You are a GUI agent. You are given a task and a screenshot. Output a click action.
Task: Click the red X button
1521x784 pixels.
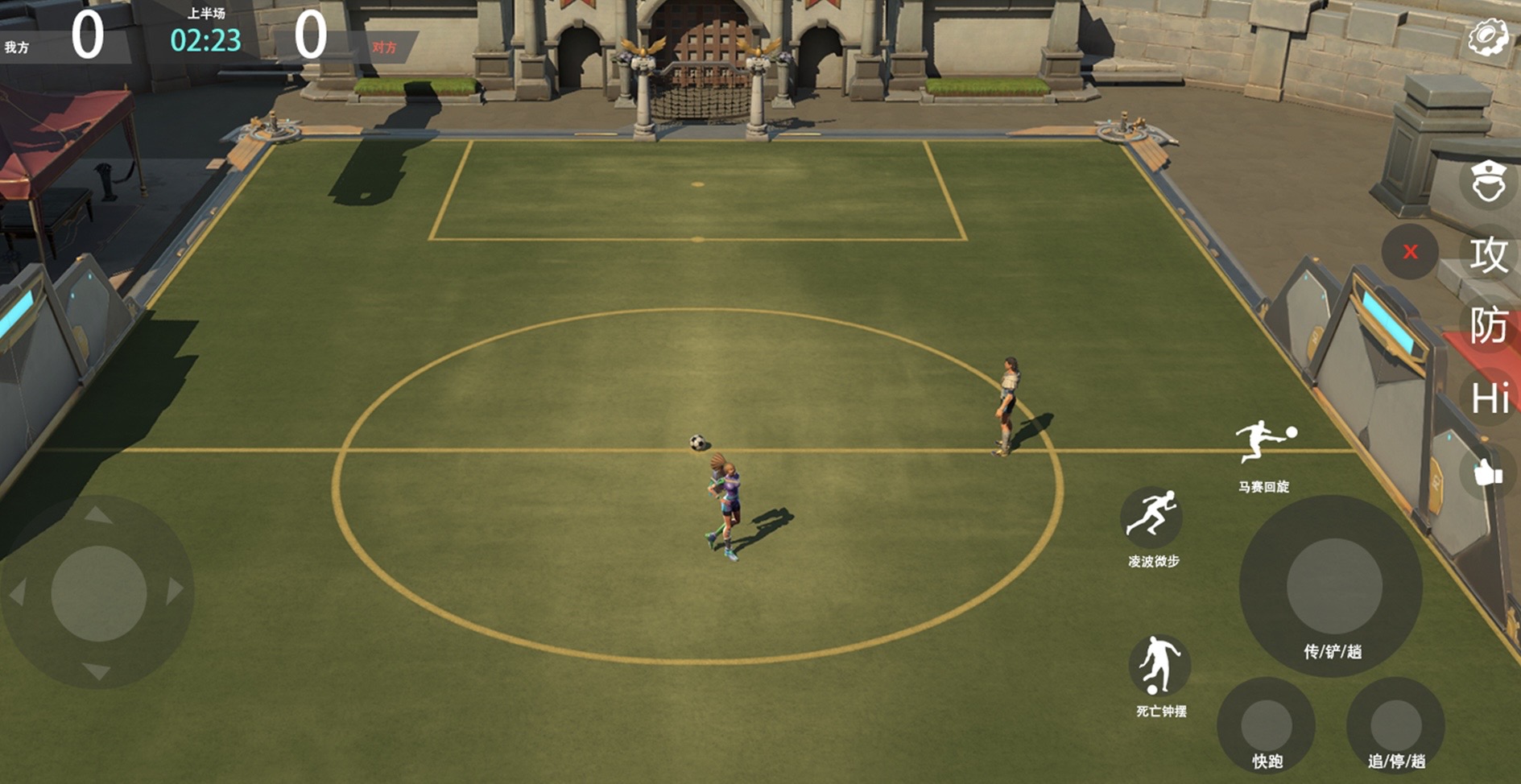1410,252
